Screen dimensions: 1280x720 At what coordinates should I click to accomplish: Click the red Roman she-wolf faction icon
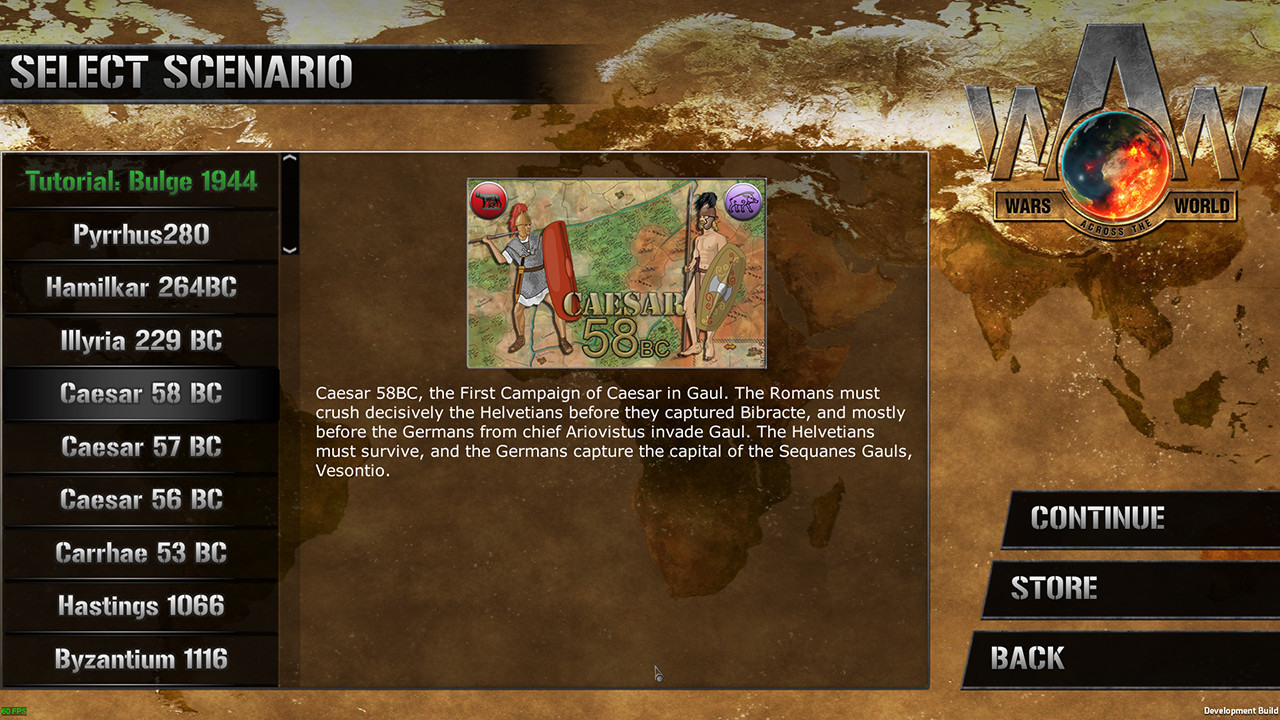[489, 198]
